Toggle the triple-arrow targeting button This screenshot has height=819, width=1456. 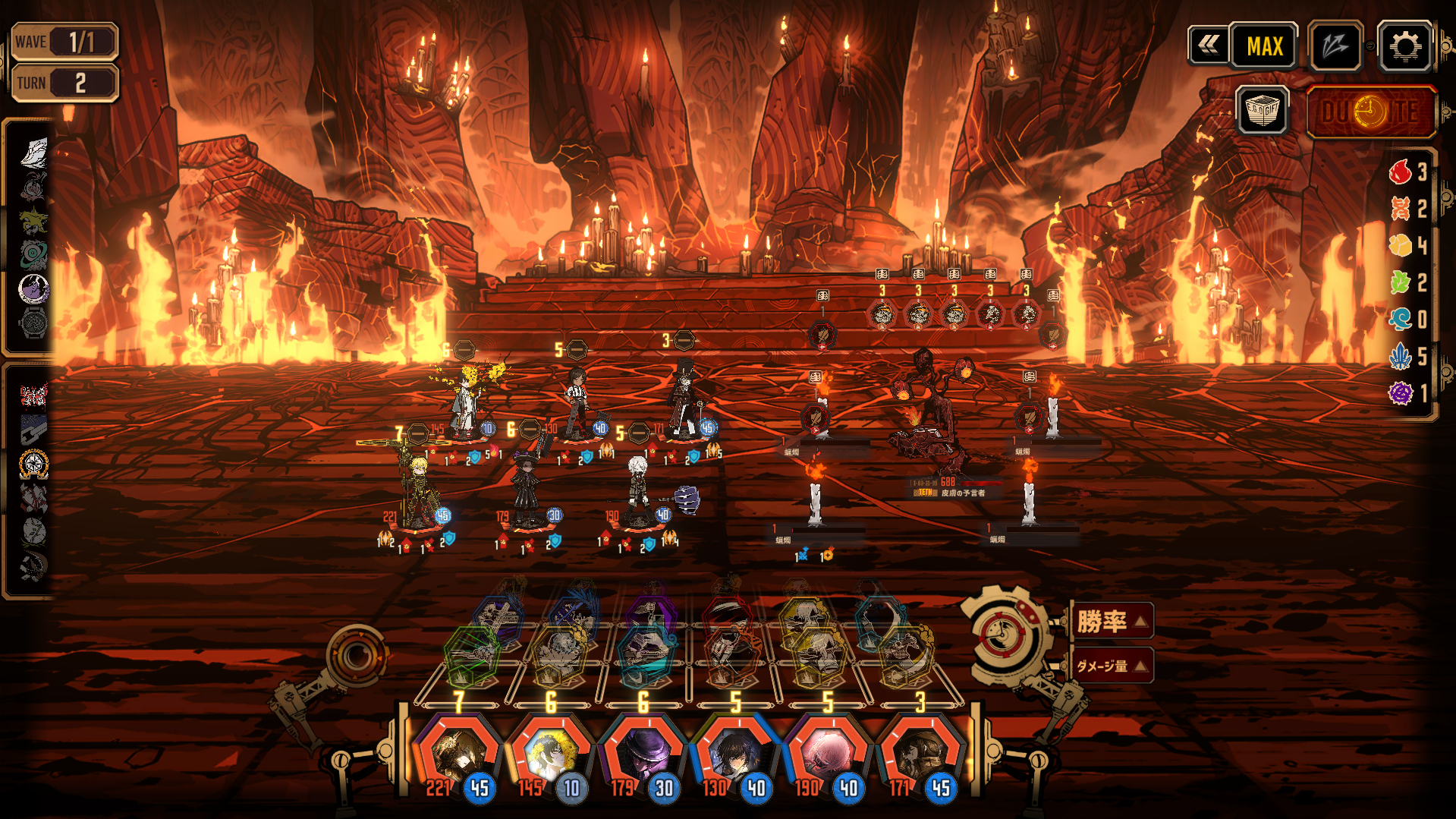(x=1335, y=46)
